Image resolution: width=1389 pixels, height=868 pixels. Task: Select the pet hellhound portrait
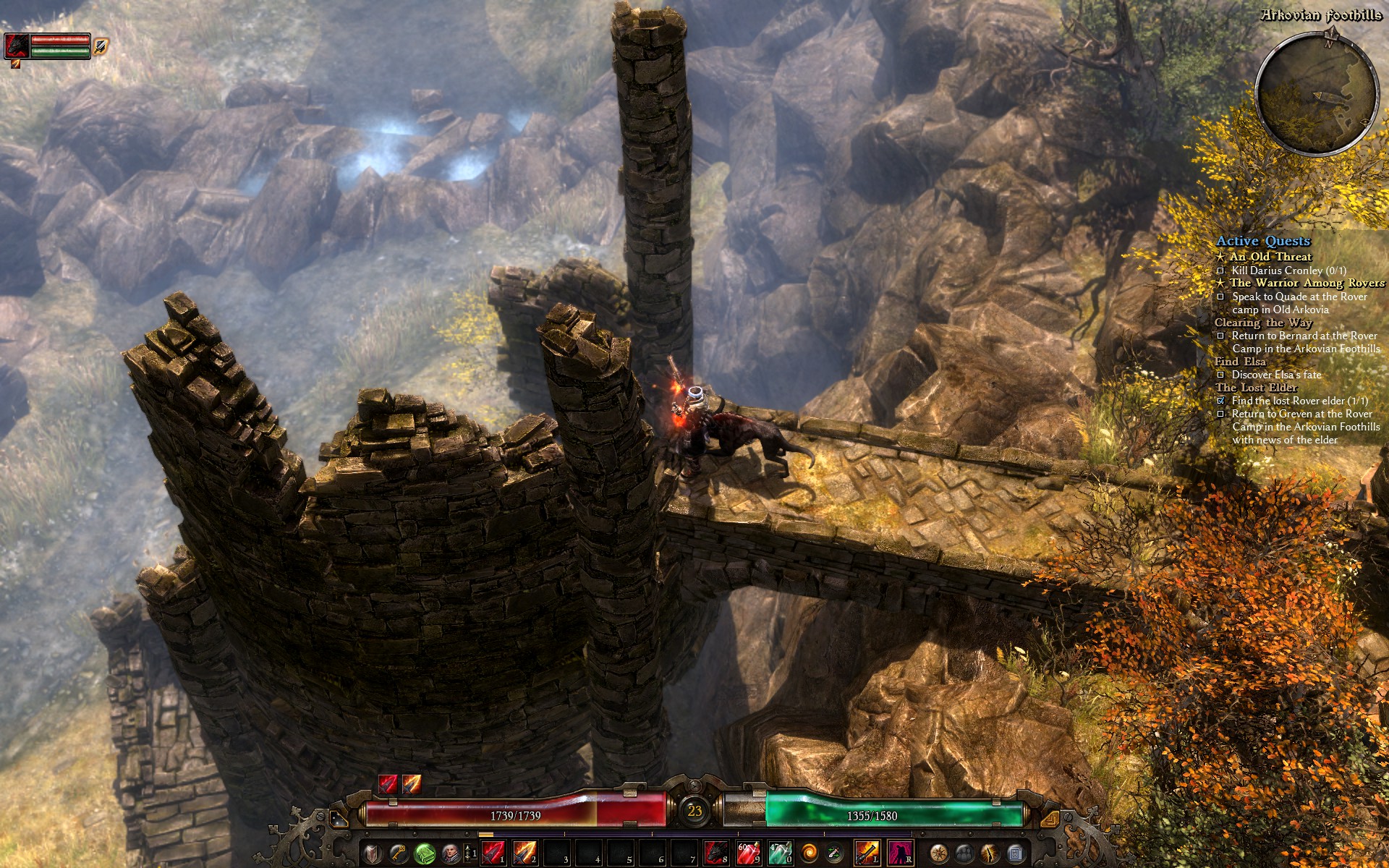click(16, 45)
